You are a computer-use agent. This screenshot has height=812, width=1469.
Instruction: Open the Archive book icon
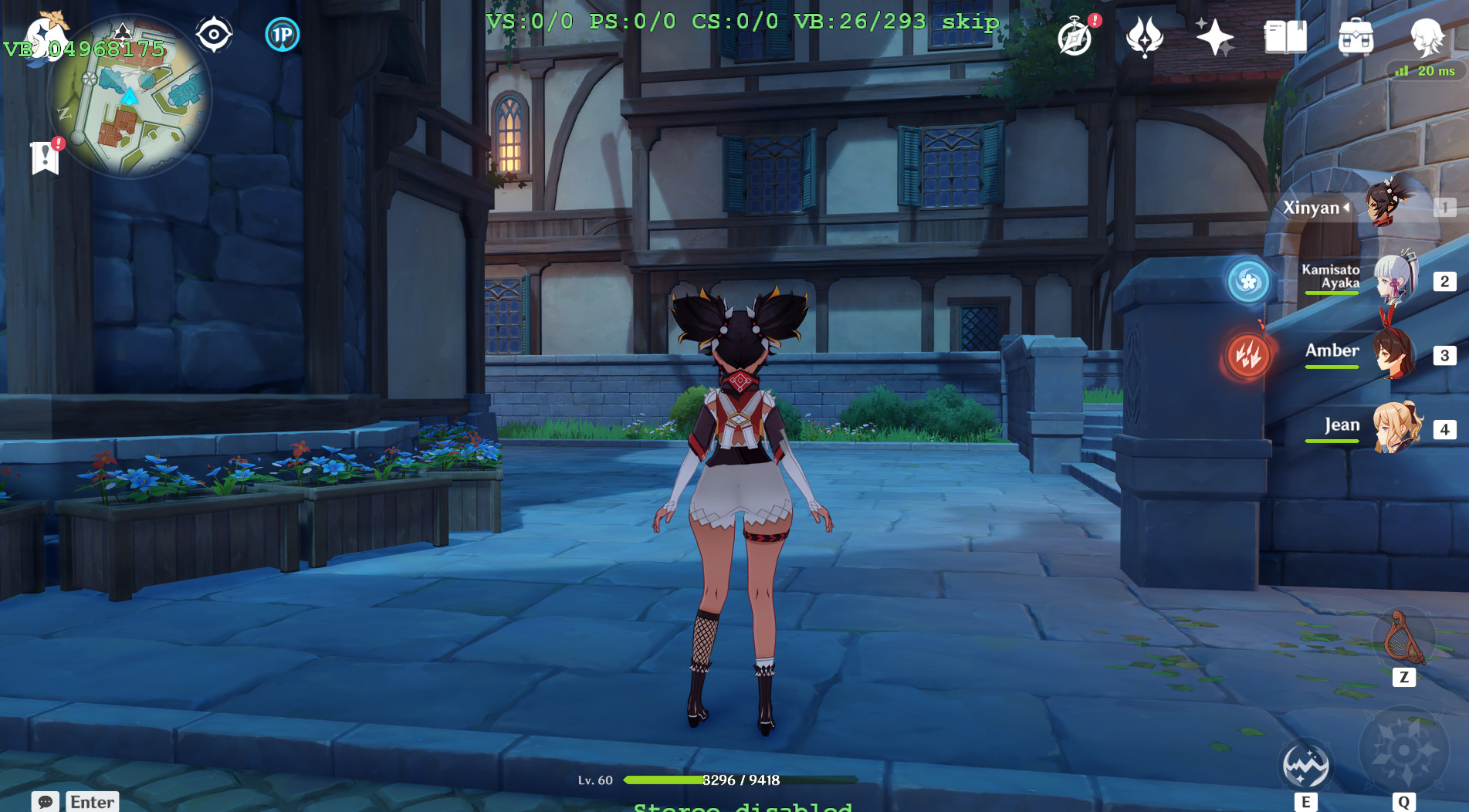click(x=1285, y=36)
